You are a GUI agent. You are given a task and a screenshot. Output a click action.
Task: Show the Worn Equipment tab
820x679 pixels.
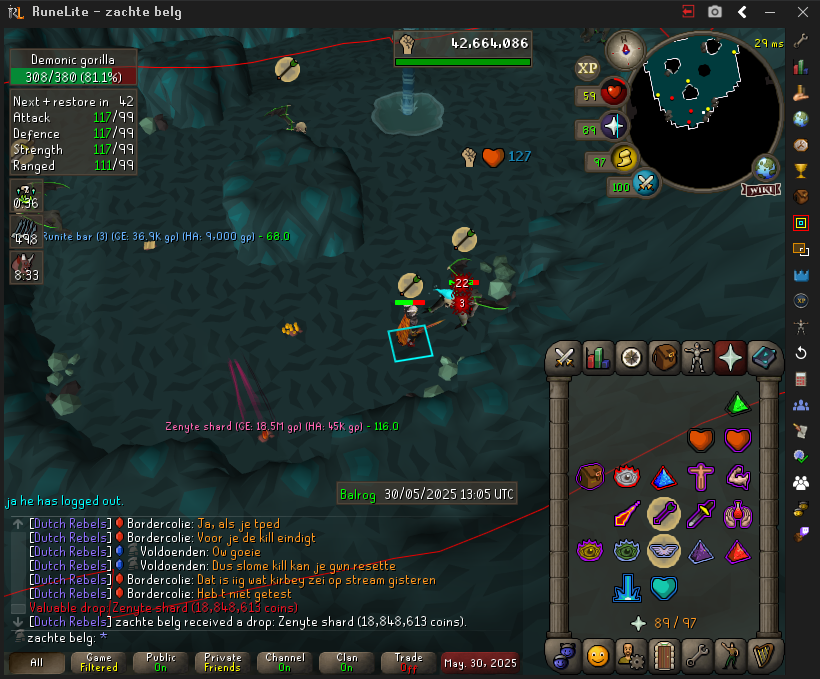(x=697, y=357)
